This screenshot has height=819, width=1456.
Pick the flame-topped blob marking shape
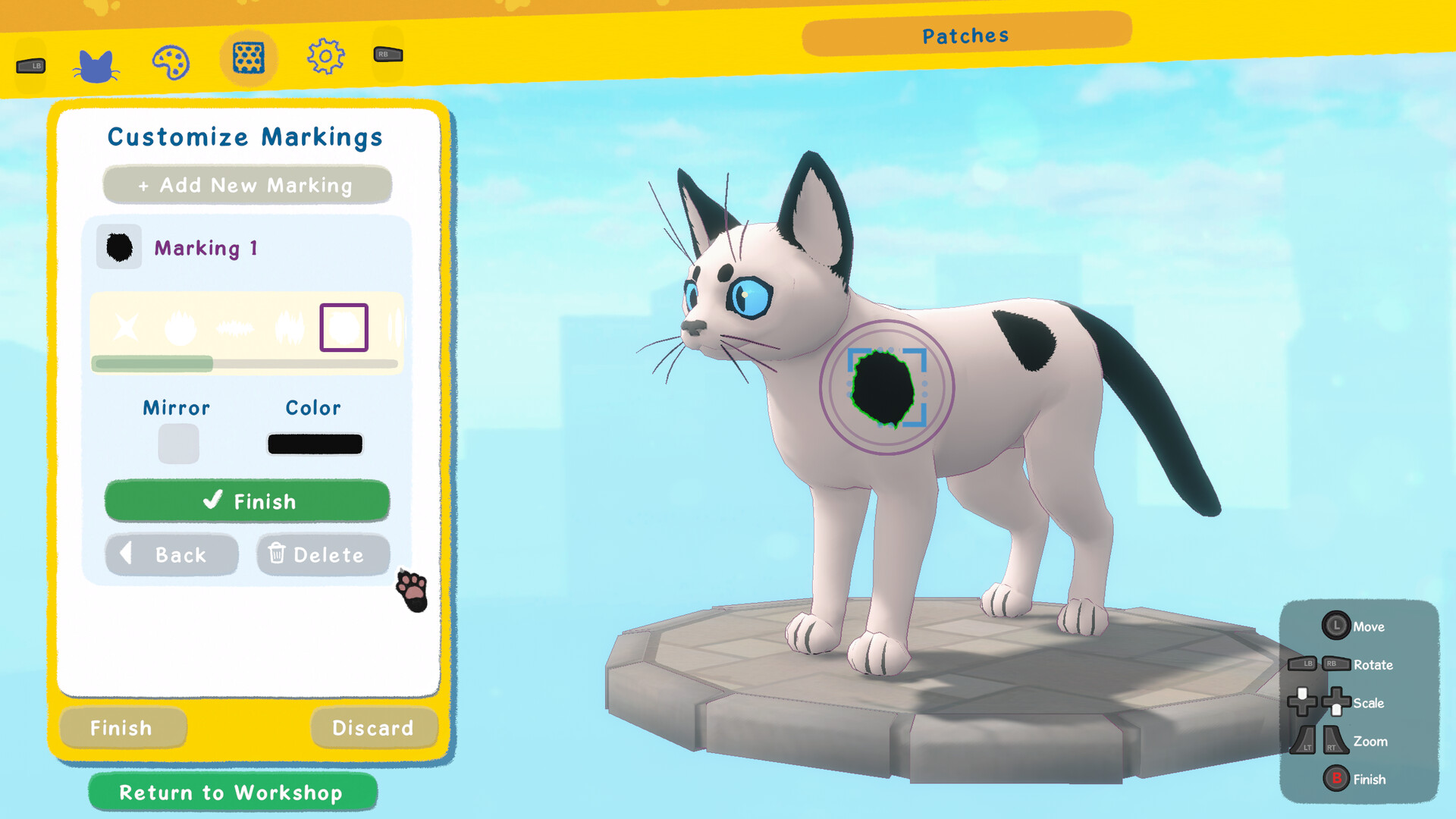(180, 328)
